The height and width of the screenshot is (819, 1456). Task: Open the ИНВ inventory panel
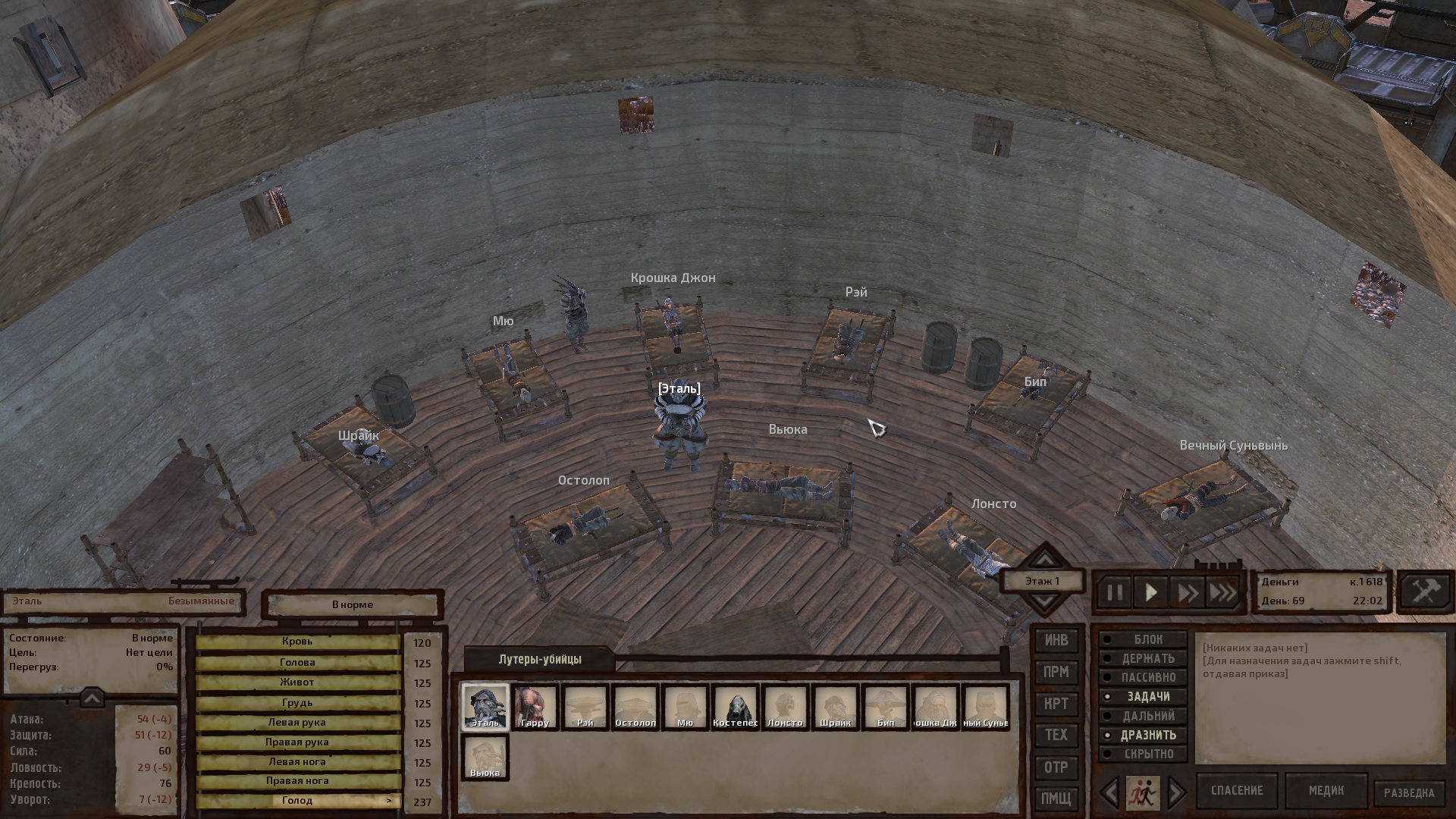[1056, 641]
